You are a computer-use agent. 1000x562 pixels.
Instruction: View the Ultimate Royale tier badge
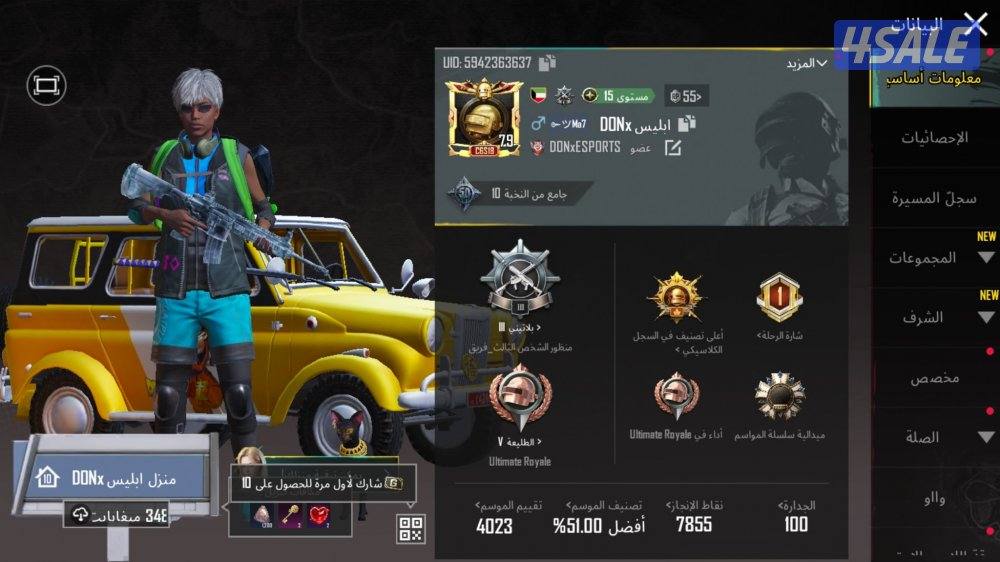coord(520,397)
